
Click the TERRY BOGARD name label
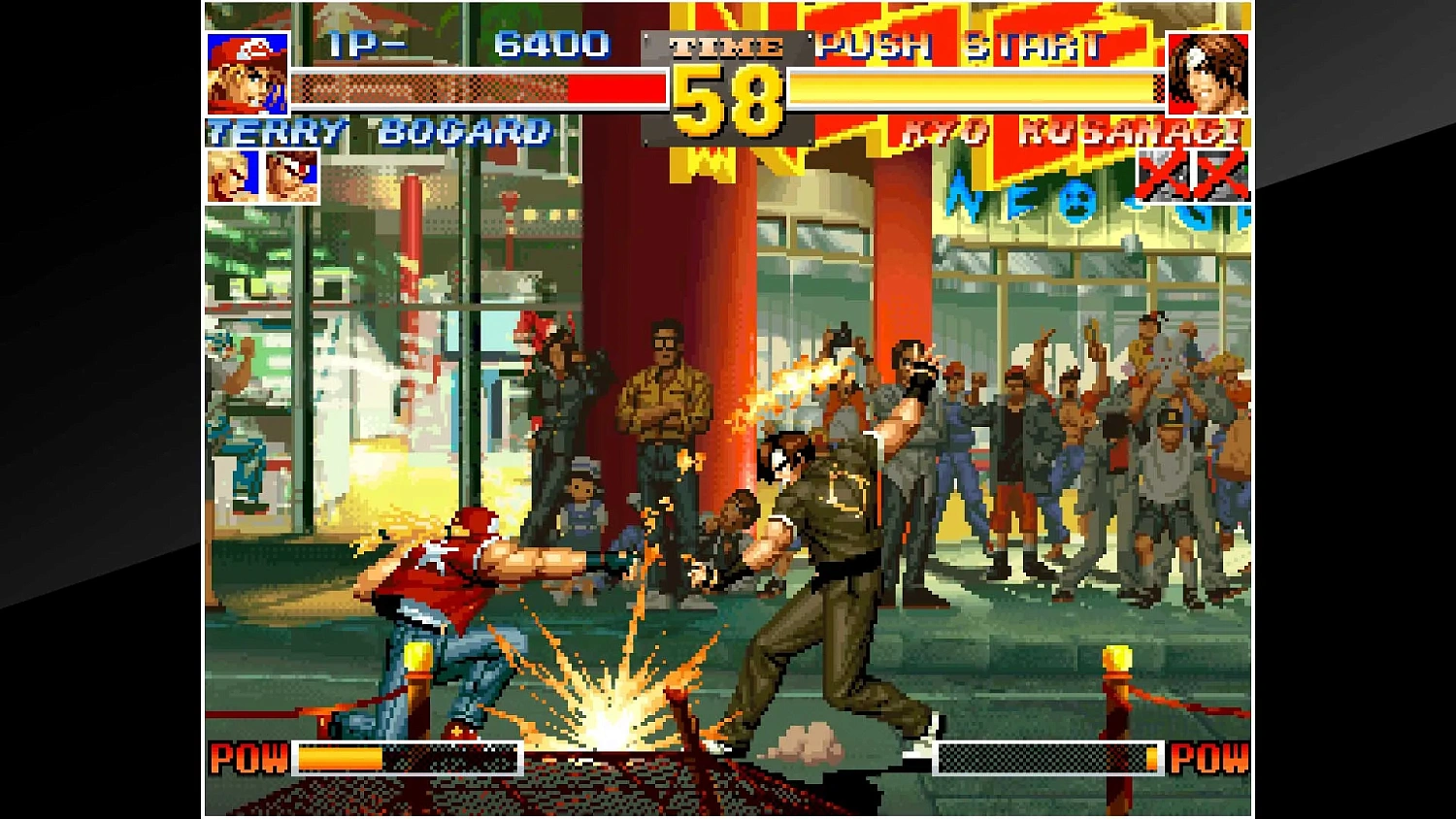pos(377,133)
